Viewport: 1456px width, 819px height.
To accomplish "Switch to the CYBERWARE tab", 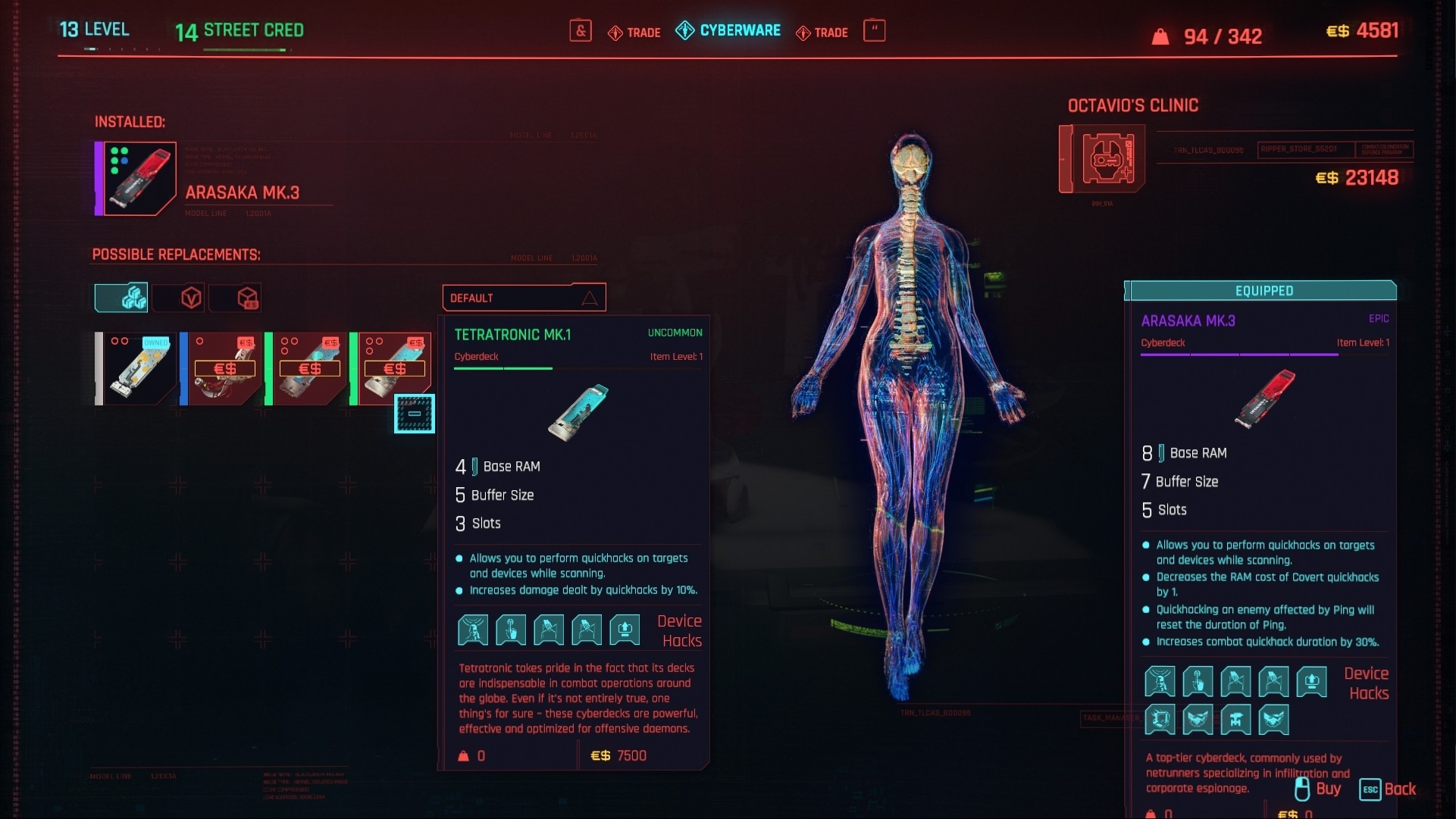I will click(x=728, y=31).
